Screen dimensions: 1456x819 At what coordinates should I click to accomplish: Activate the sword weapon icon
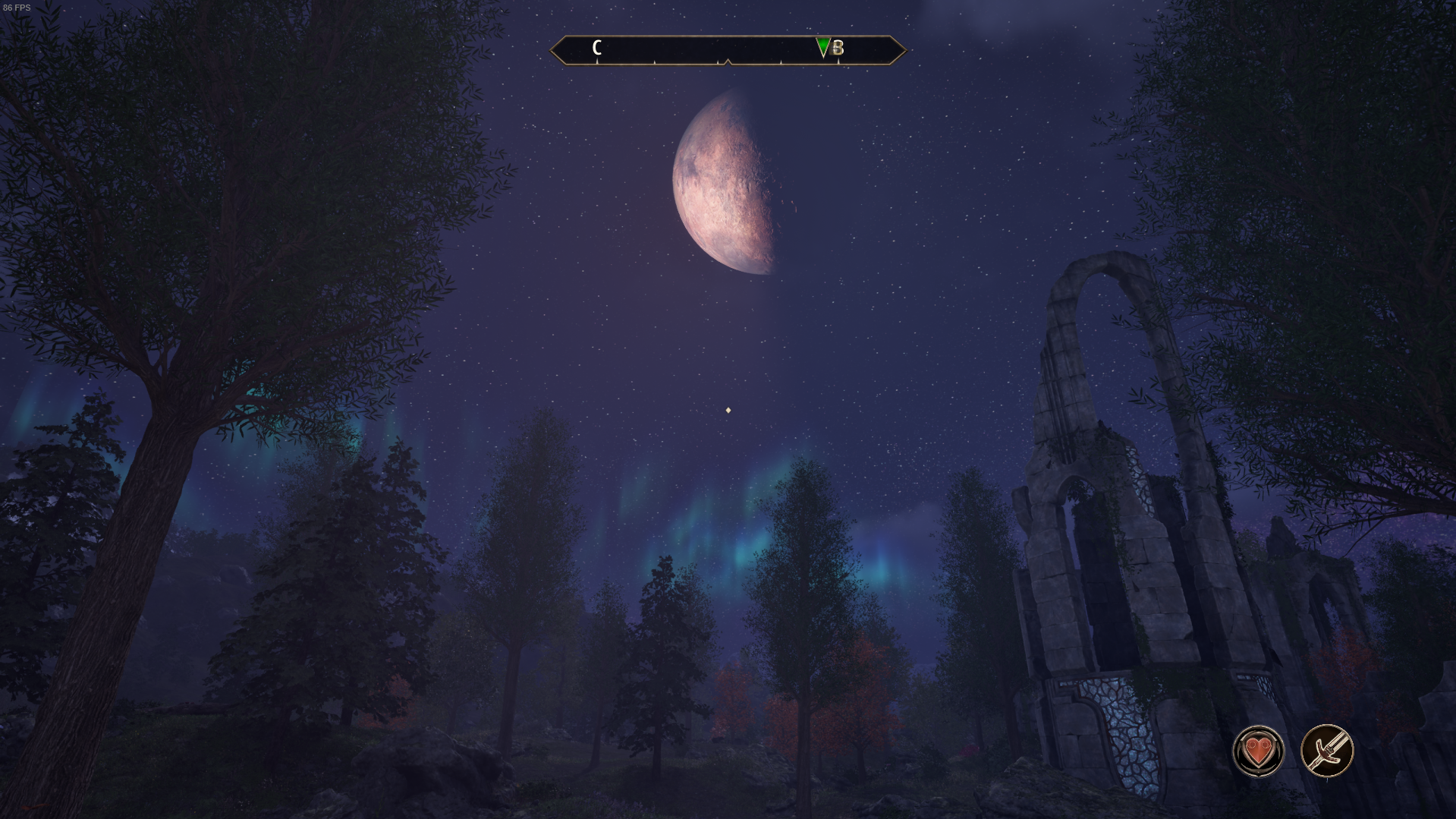click(x=1326, y=751)
